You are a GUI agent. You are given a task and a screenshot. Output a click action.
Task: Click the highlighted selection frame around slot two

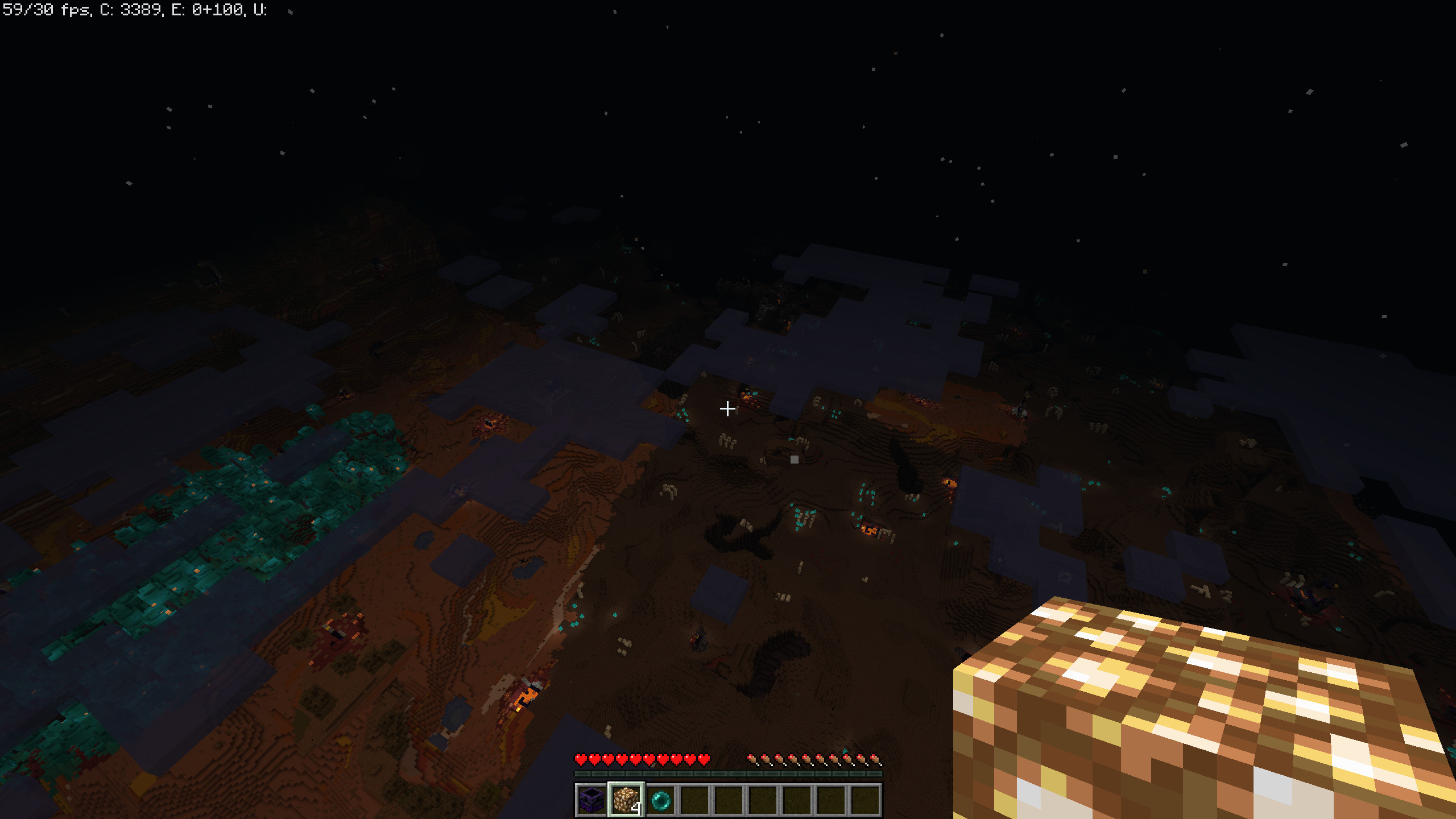pos(626,783)
